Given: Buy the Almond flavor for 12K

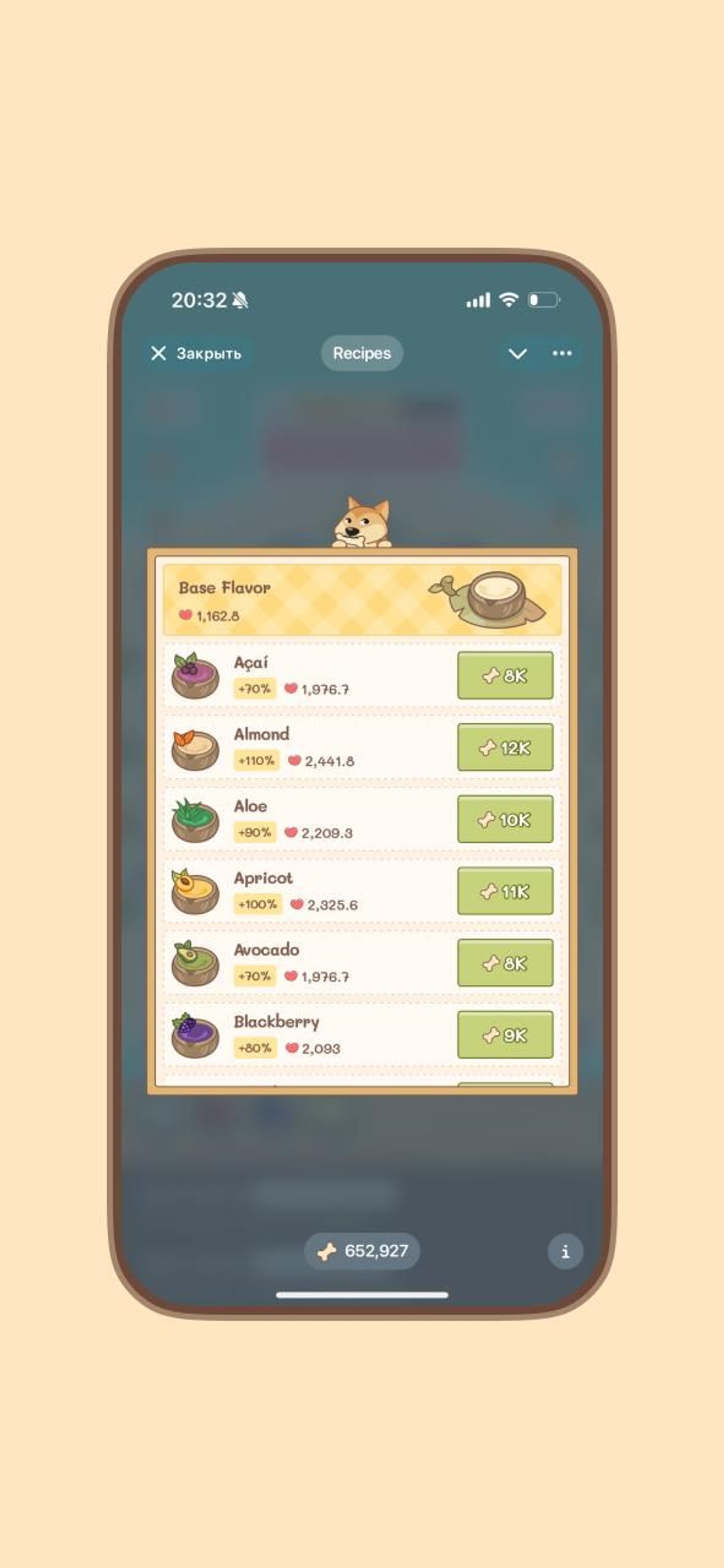Looking at the screenshot, I should pos(504,748).
